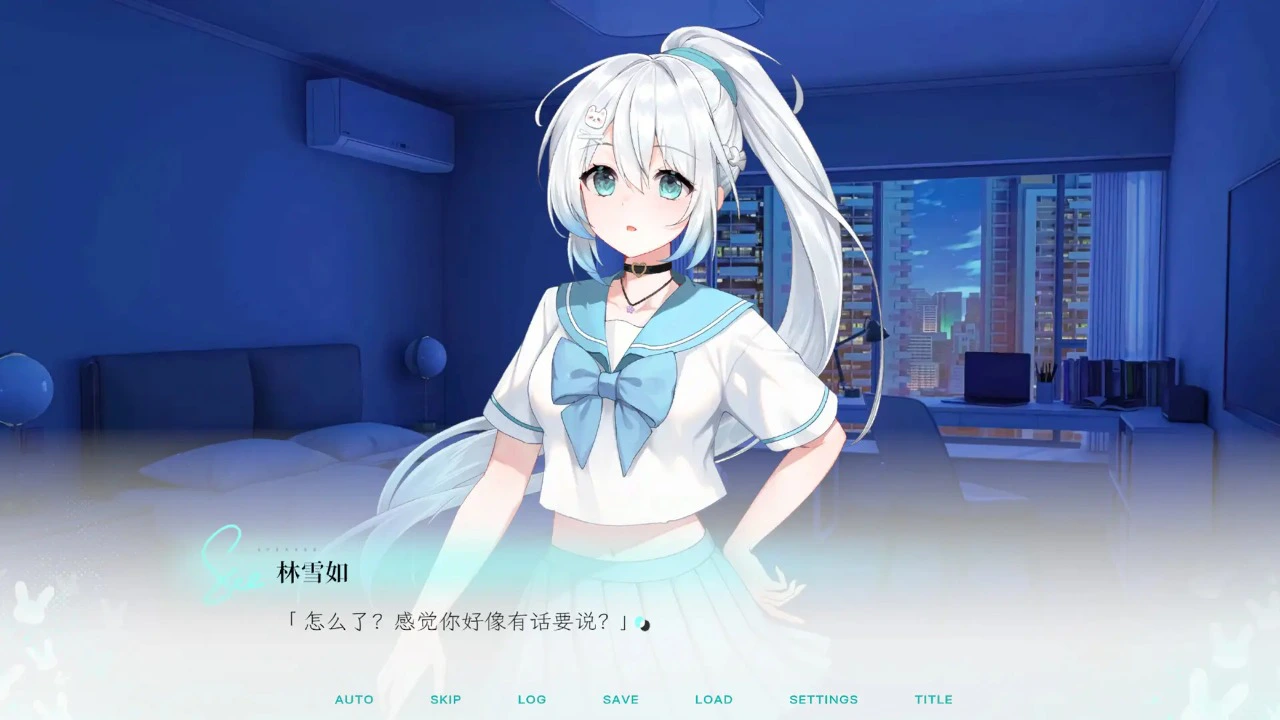Open the LOAD screen
Image resolution: width=1280 pixels, height=720 pixels.
[x=713, y=699]
